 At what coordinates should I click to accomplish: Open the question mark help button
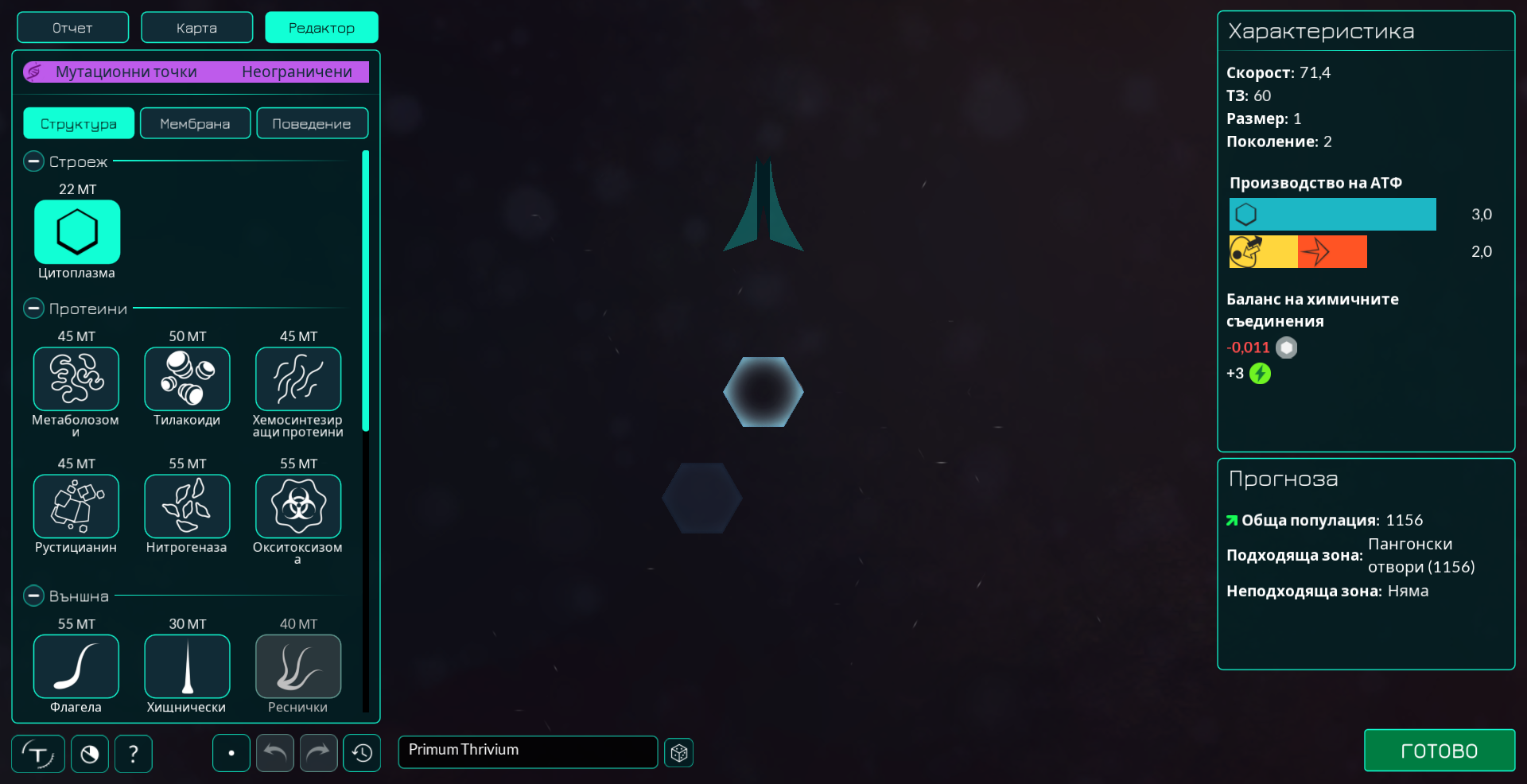click(133, 753)
